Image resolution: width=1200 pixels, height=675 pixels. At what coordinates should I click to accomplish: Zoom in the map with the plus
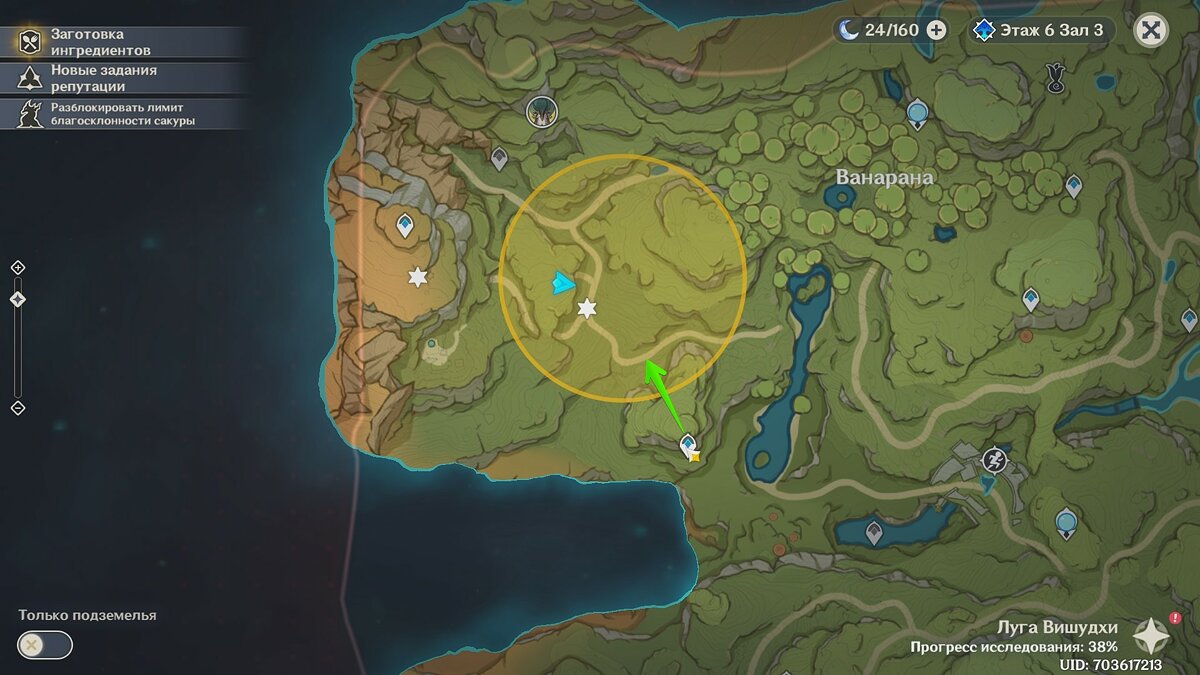[17, 267]
